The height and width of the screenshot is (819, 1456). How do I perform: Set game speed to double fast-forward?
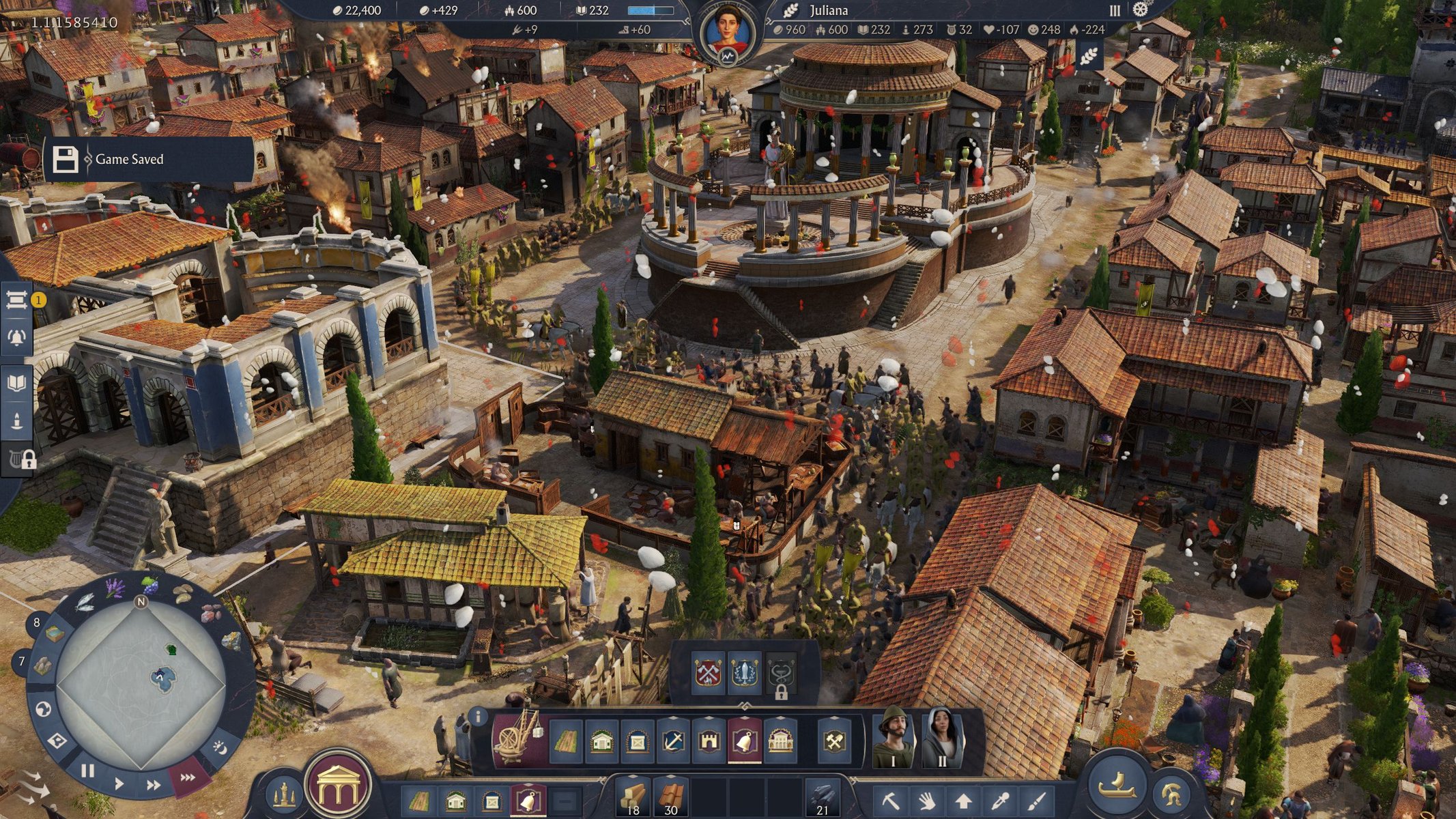coord(154,785)
